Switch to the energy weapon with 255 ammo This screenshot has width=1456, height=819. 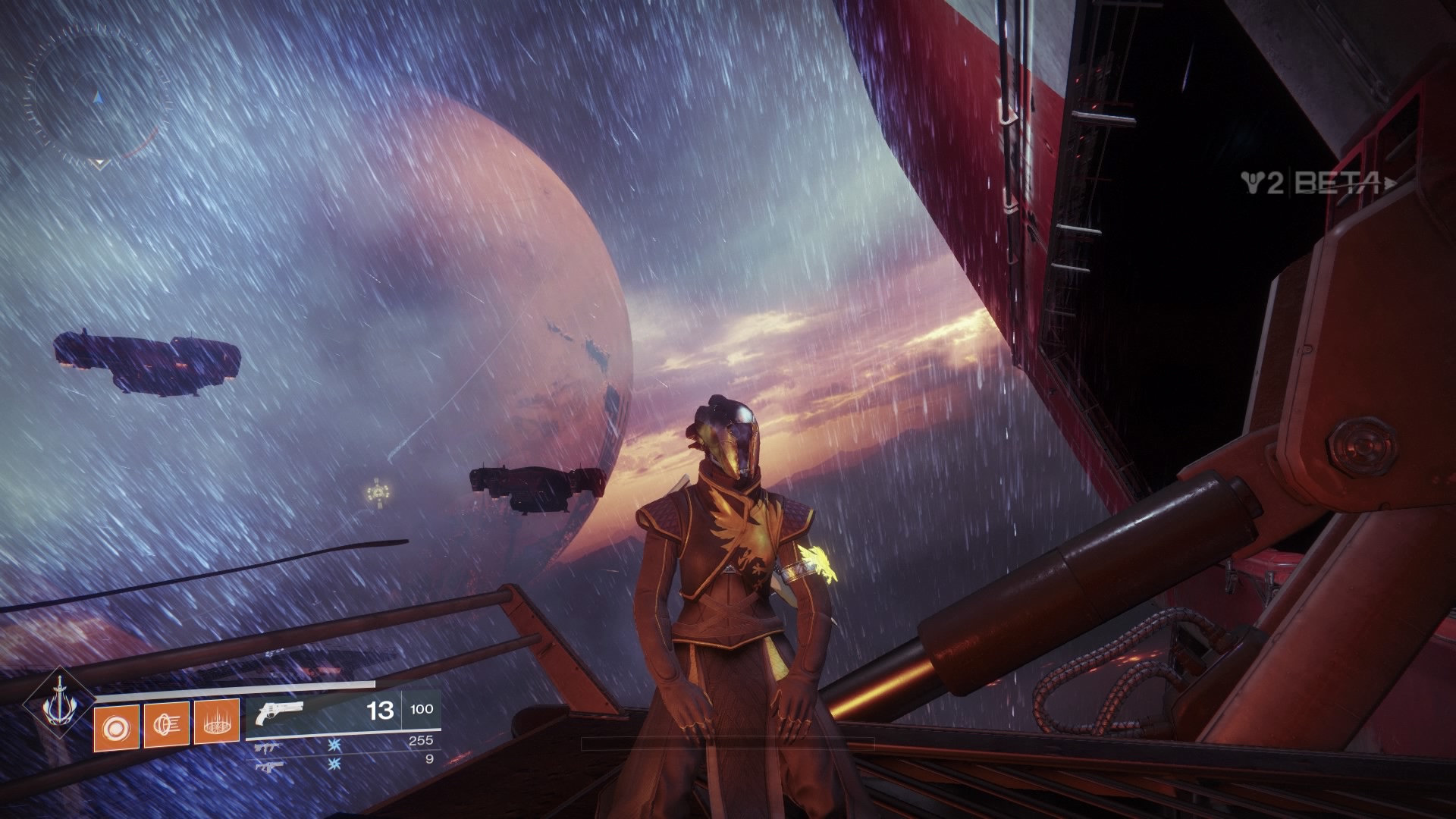pyautogui.click(x=268, y=748)
